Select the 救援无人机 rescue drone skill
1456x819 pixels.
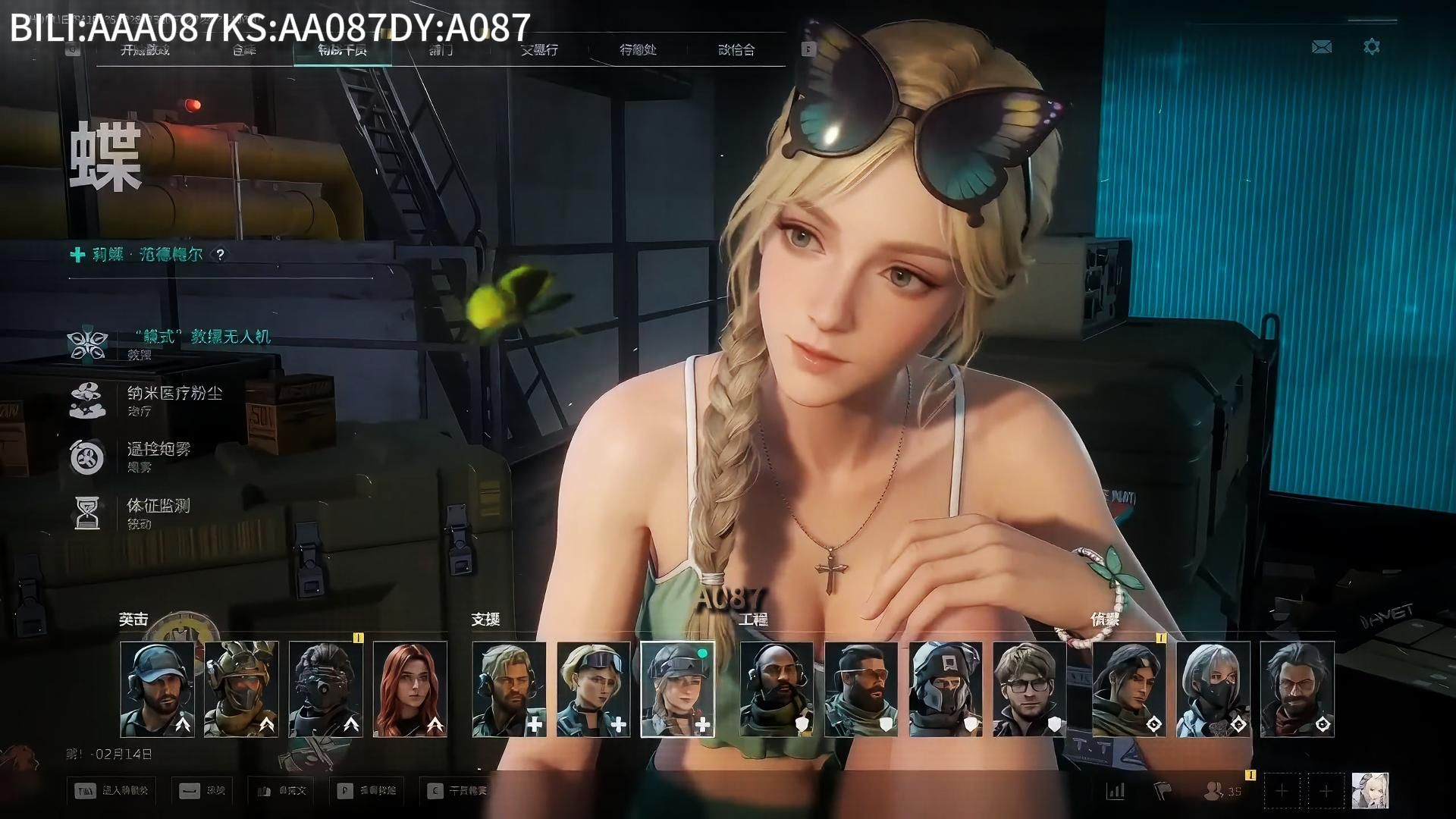201,337
